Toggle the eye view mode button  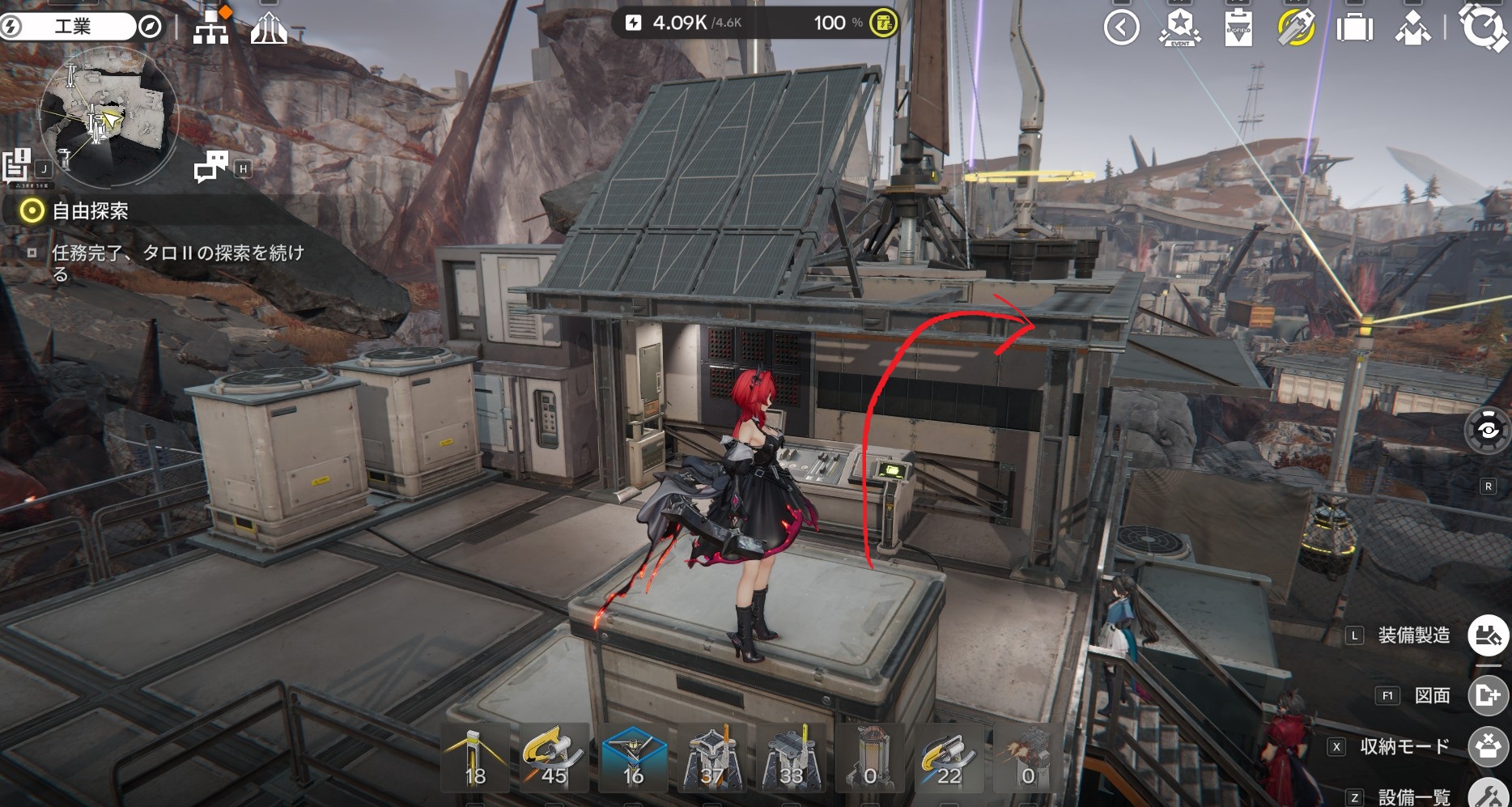pyautogui.click(x=1488, y=431)
